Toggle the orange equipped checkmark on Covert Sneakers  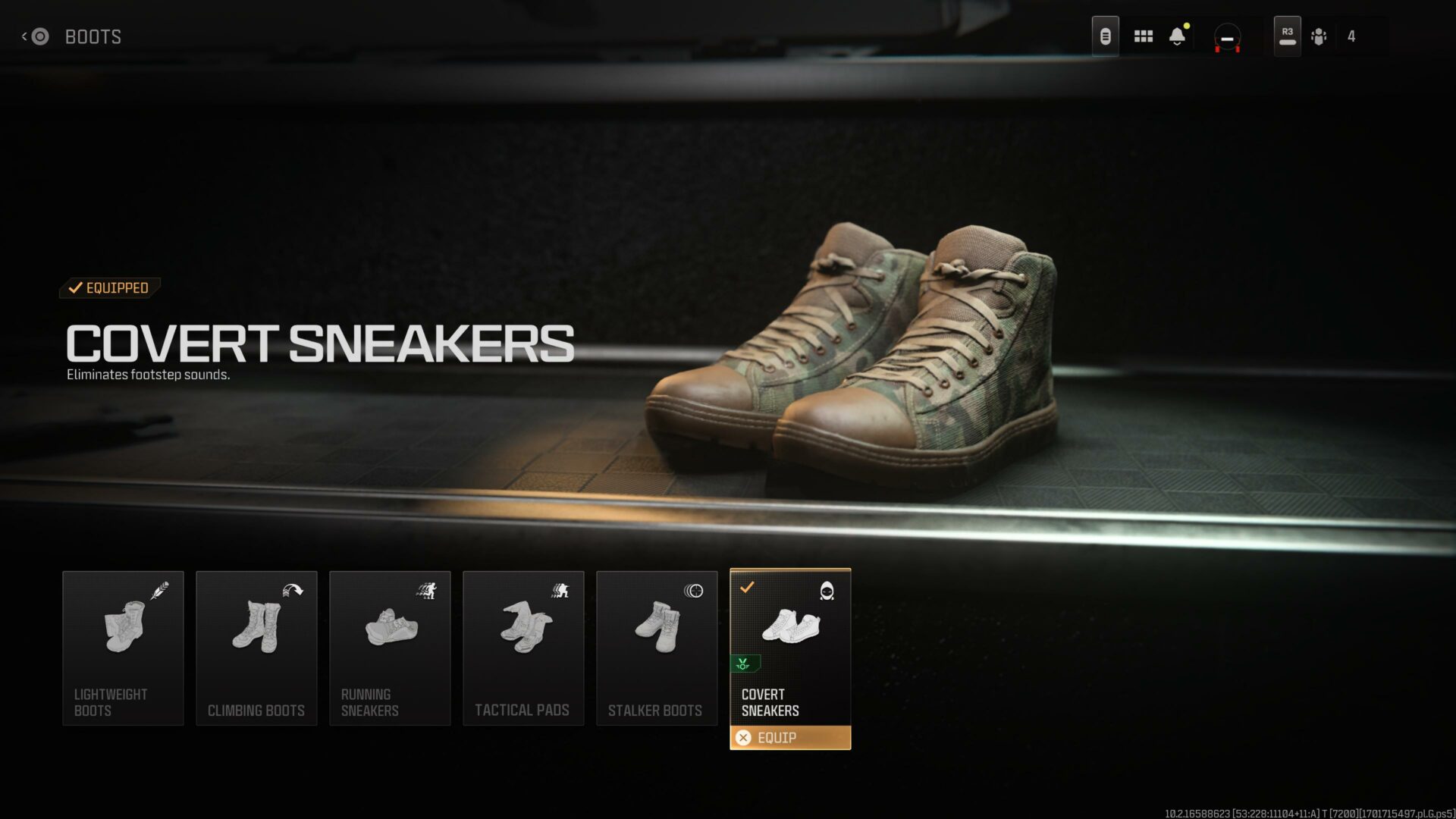[x=750, y=585]
